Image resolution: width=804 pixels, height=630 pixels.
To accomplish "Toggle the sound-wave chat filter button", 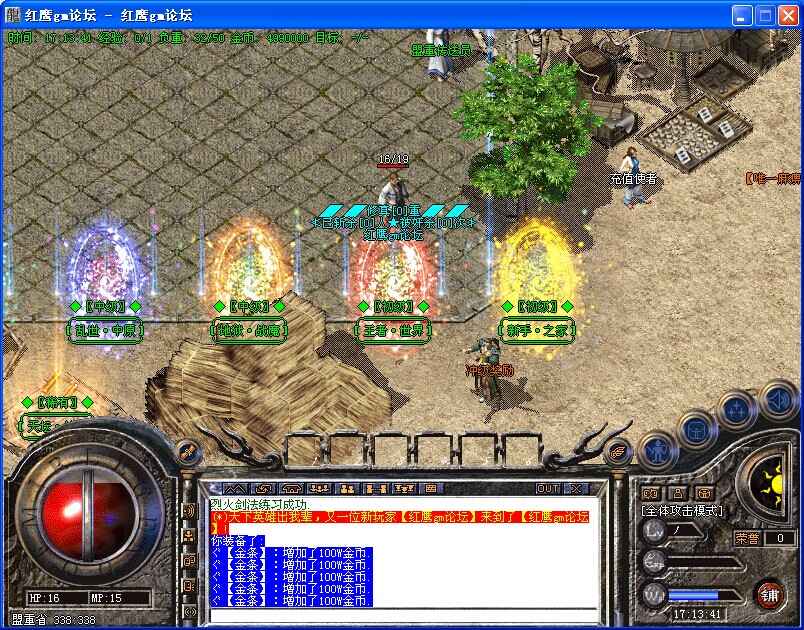I will (189, 511).
